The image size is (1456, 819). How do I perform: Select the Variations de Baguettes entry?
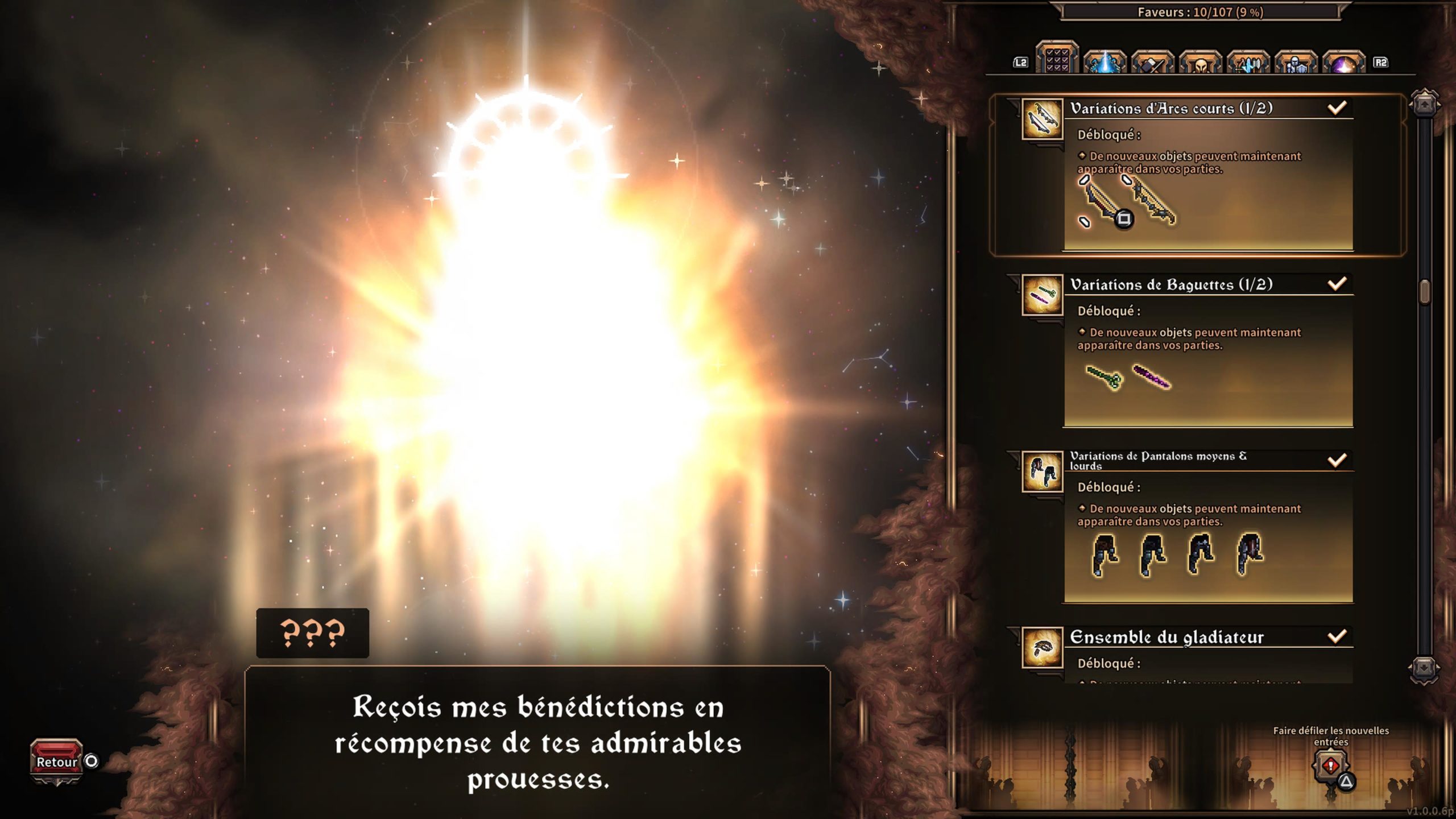[x=1170, y=284]
